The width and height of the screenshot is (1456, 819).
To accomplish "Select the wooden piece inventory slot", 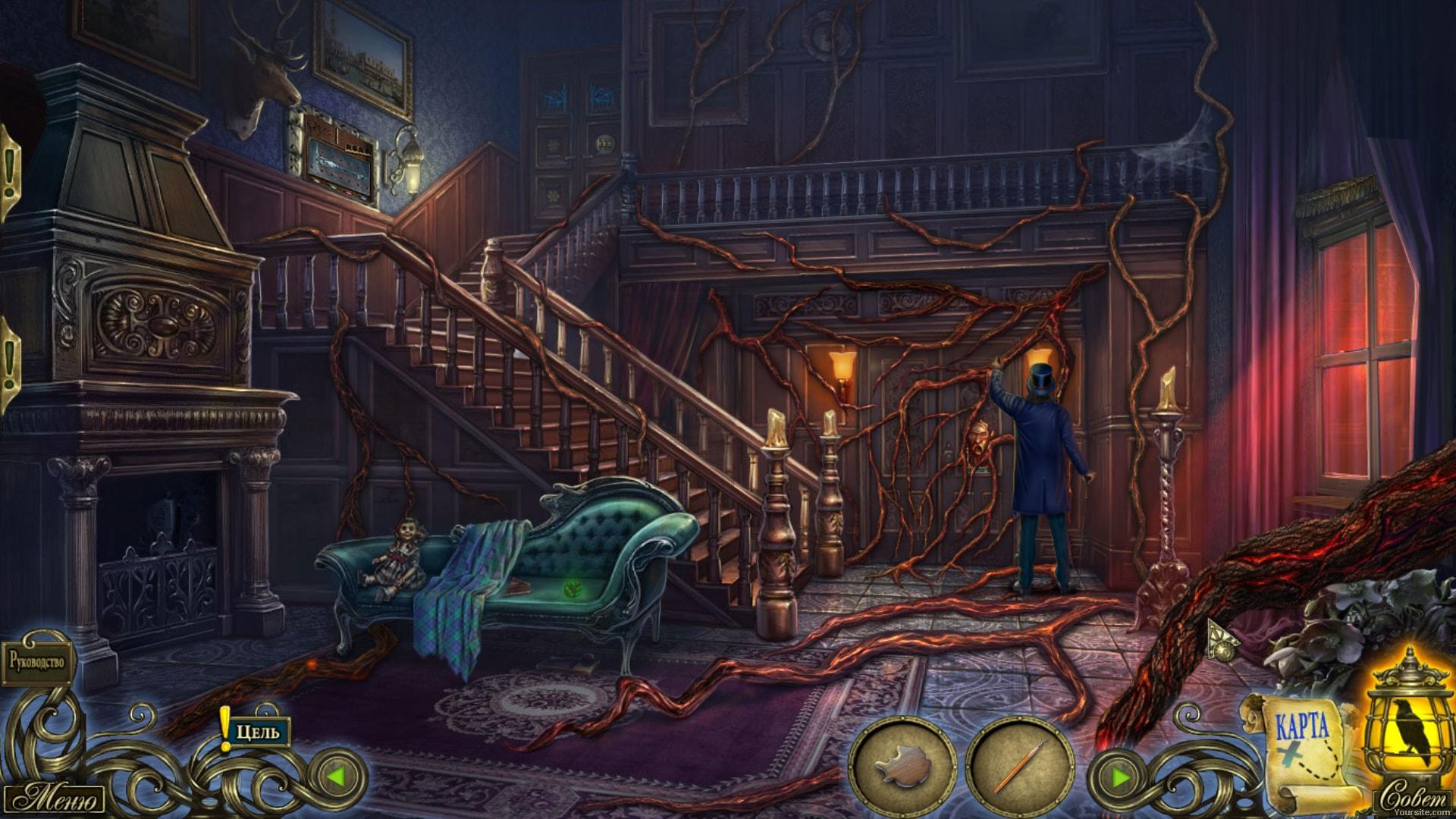I will point(902,767).
